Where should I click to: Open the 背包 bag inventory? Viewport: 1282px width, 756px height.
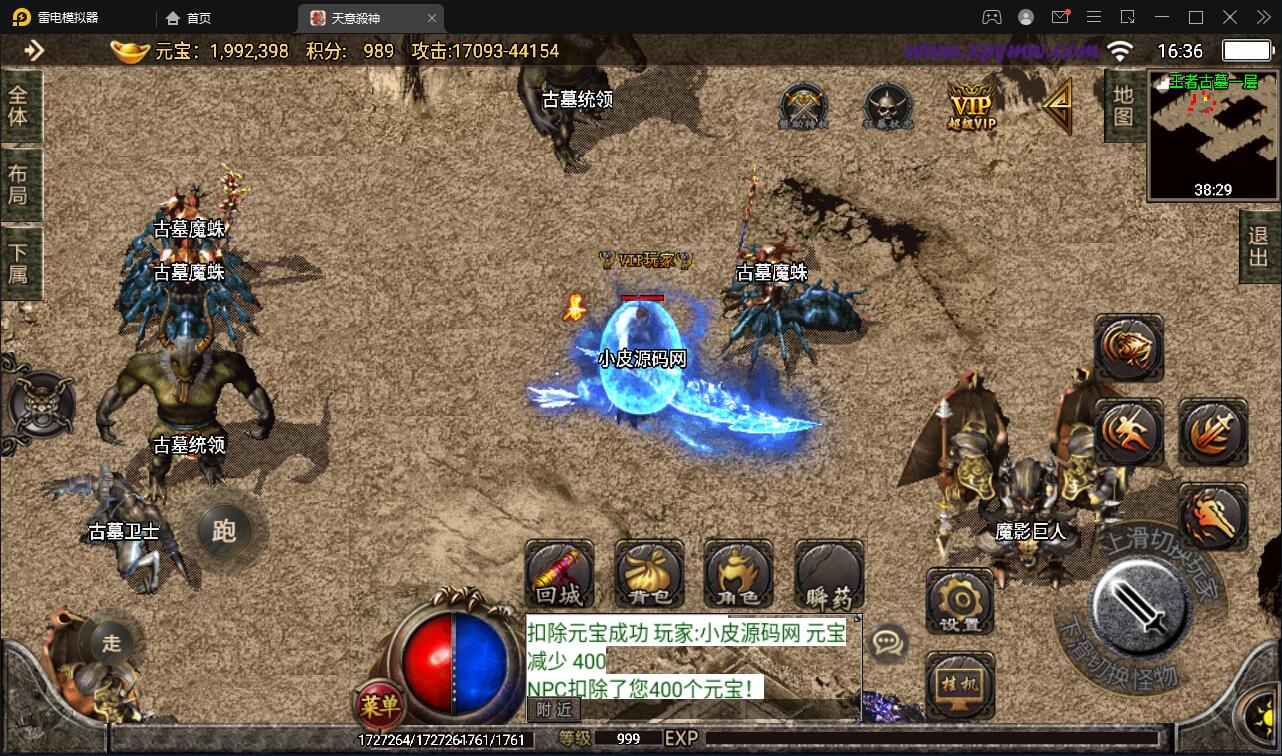(649, 574)
